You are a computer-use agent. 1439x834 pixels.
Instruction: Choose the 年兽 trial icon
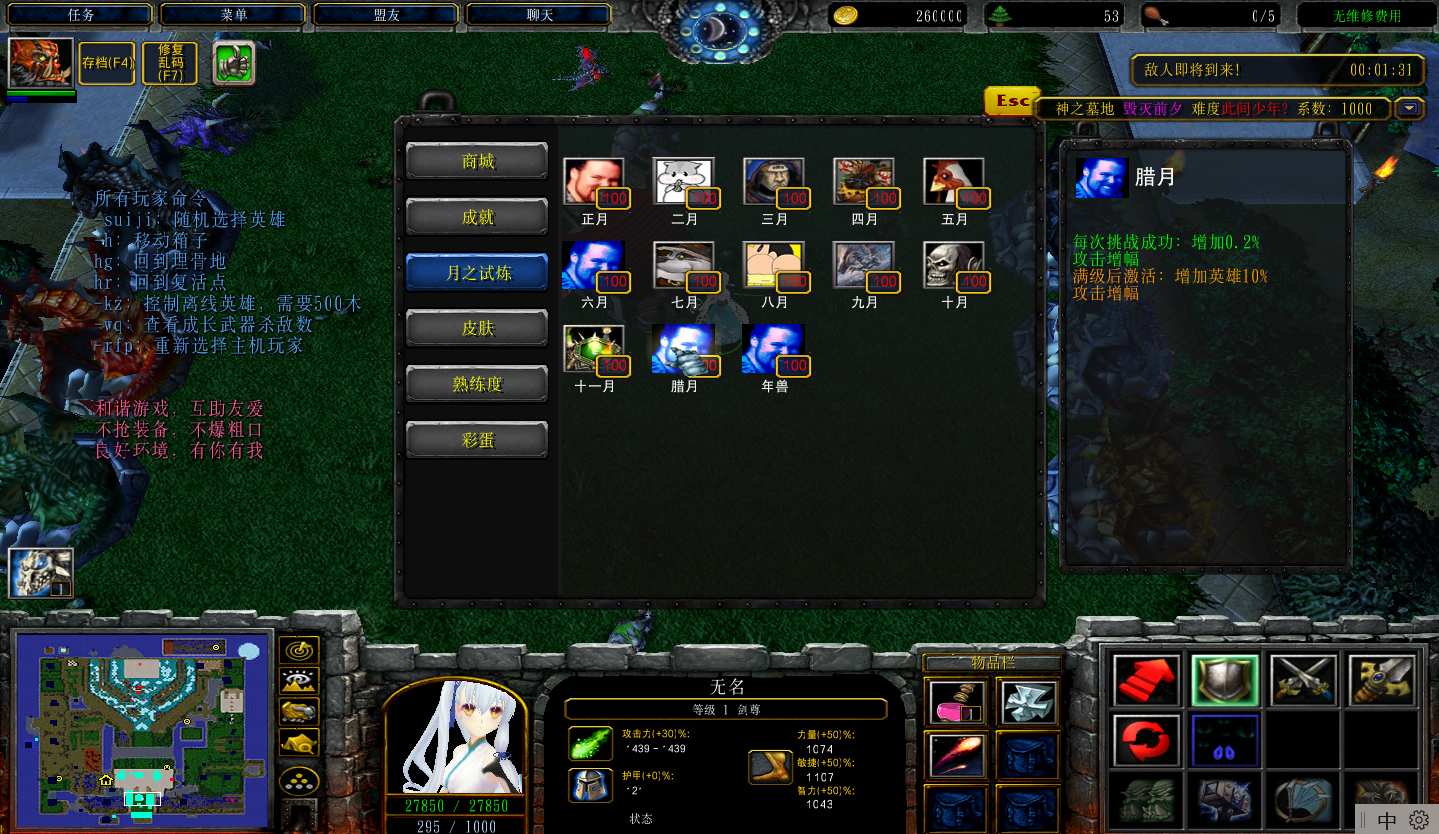pos(773,349)
